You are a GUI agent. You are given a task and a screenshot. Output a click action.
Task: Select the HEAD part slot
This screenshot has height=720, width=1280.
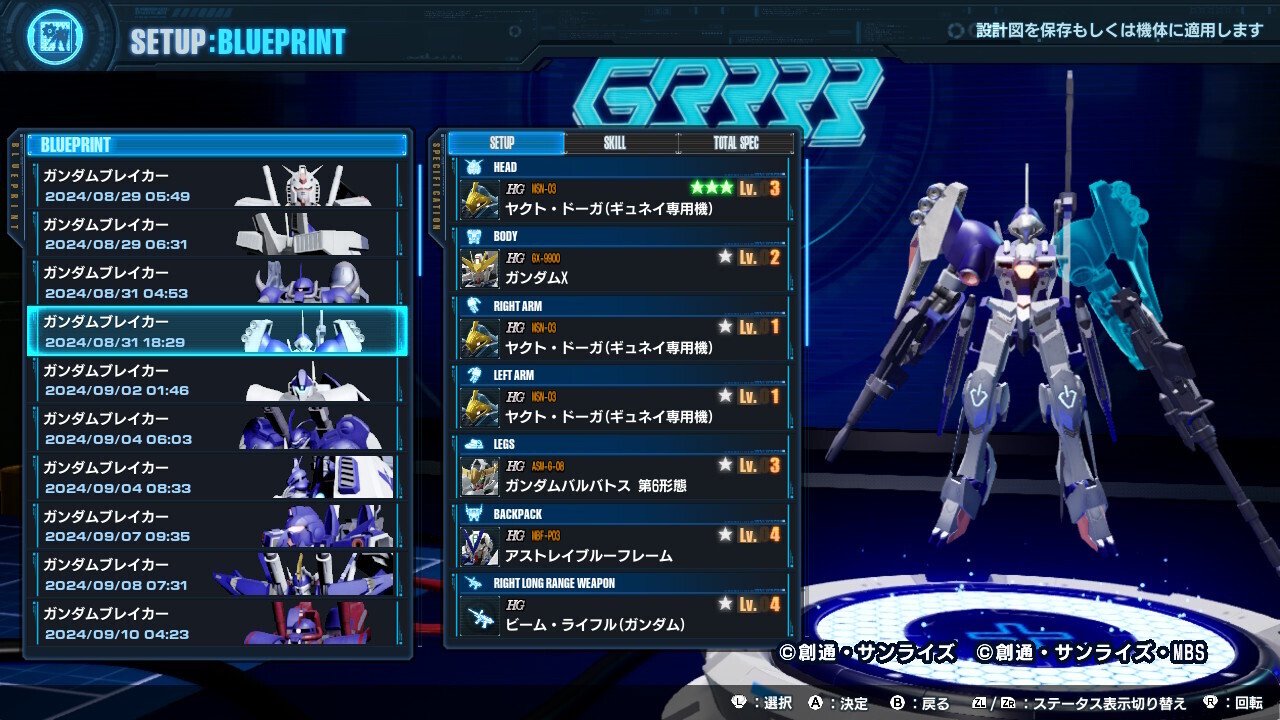coord(620,198)
